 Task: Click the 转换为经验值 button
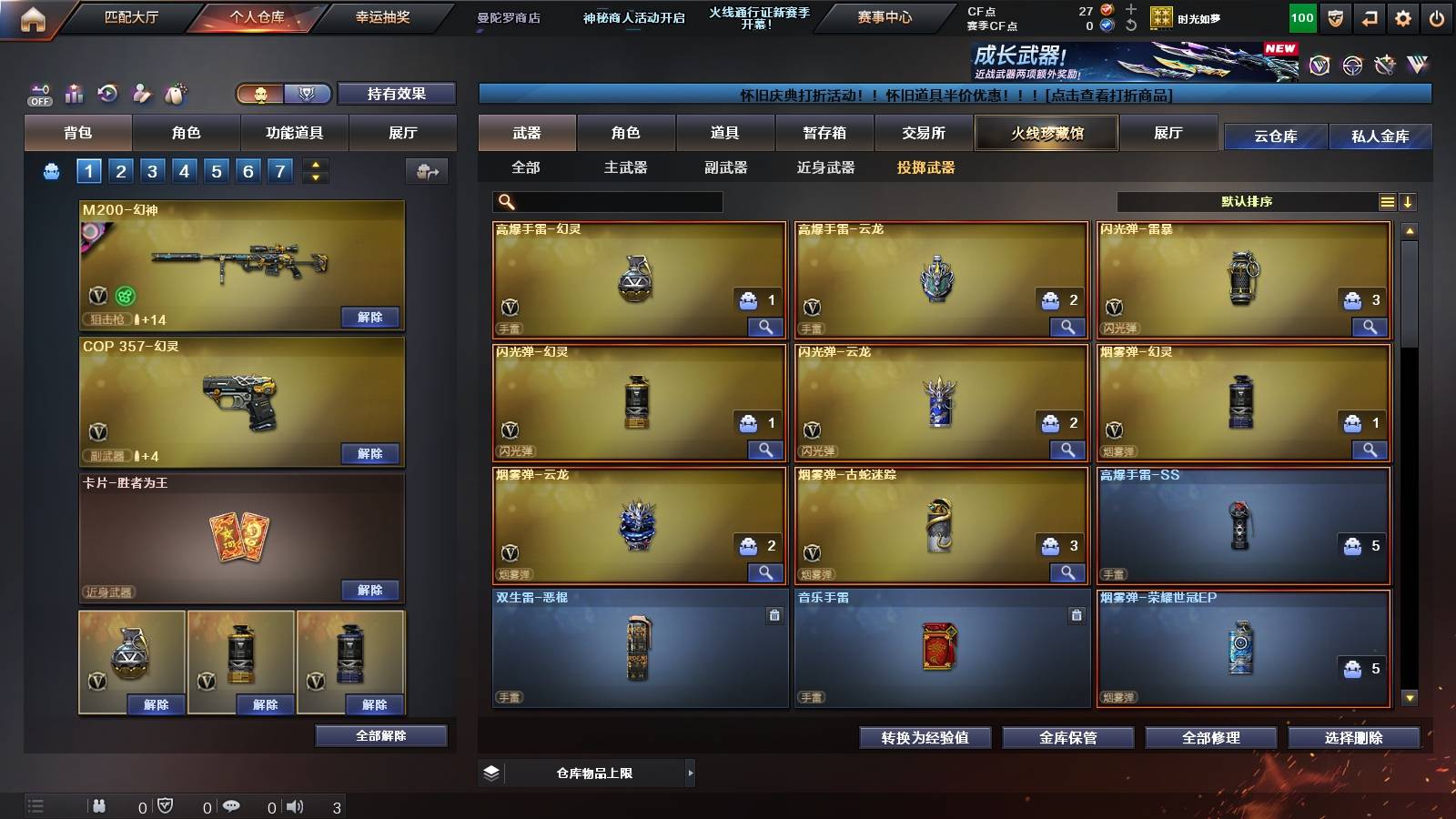pos(924,738)
